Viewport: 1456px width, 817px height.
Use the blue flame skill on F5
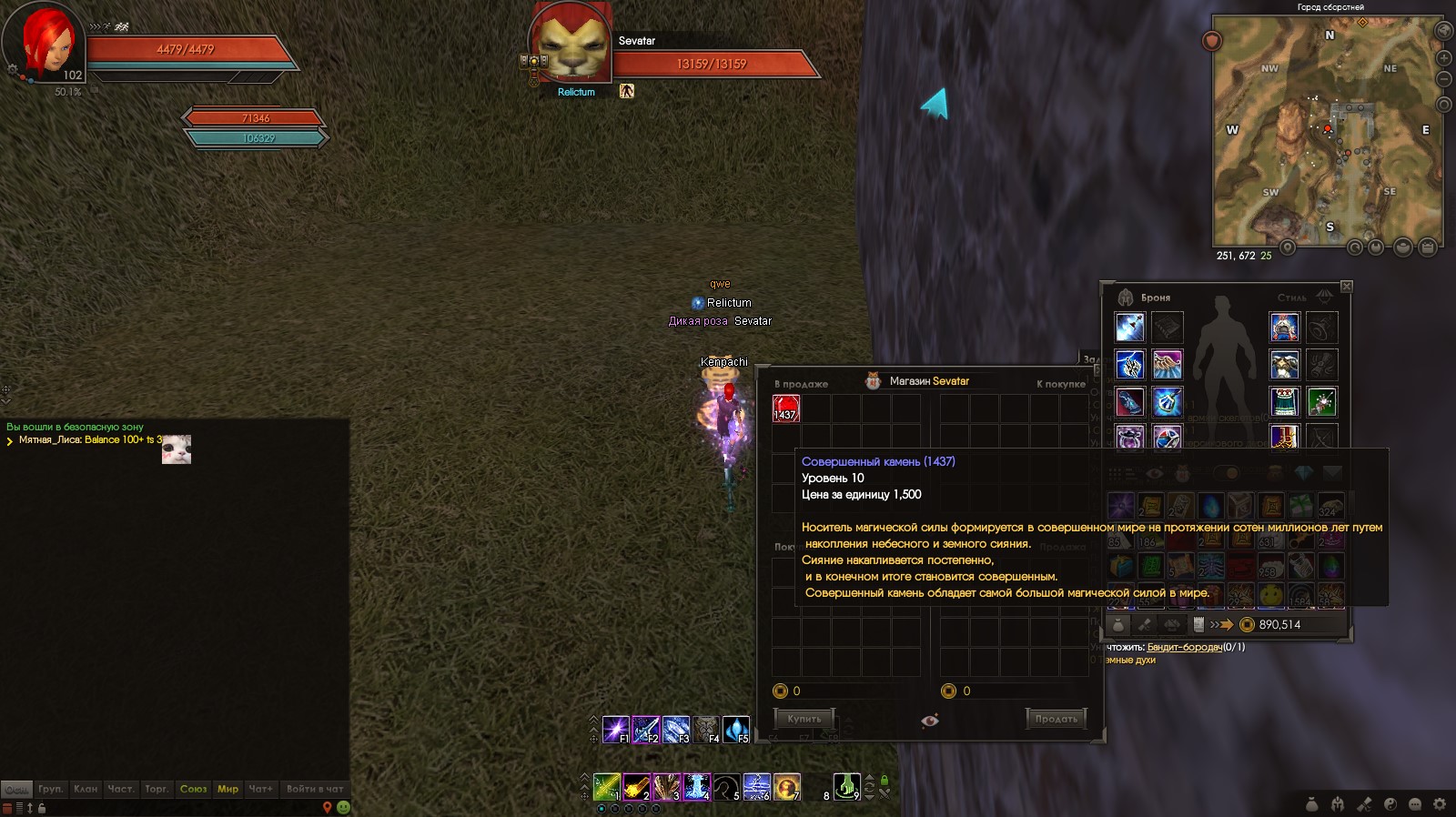(735, 730)
